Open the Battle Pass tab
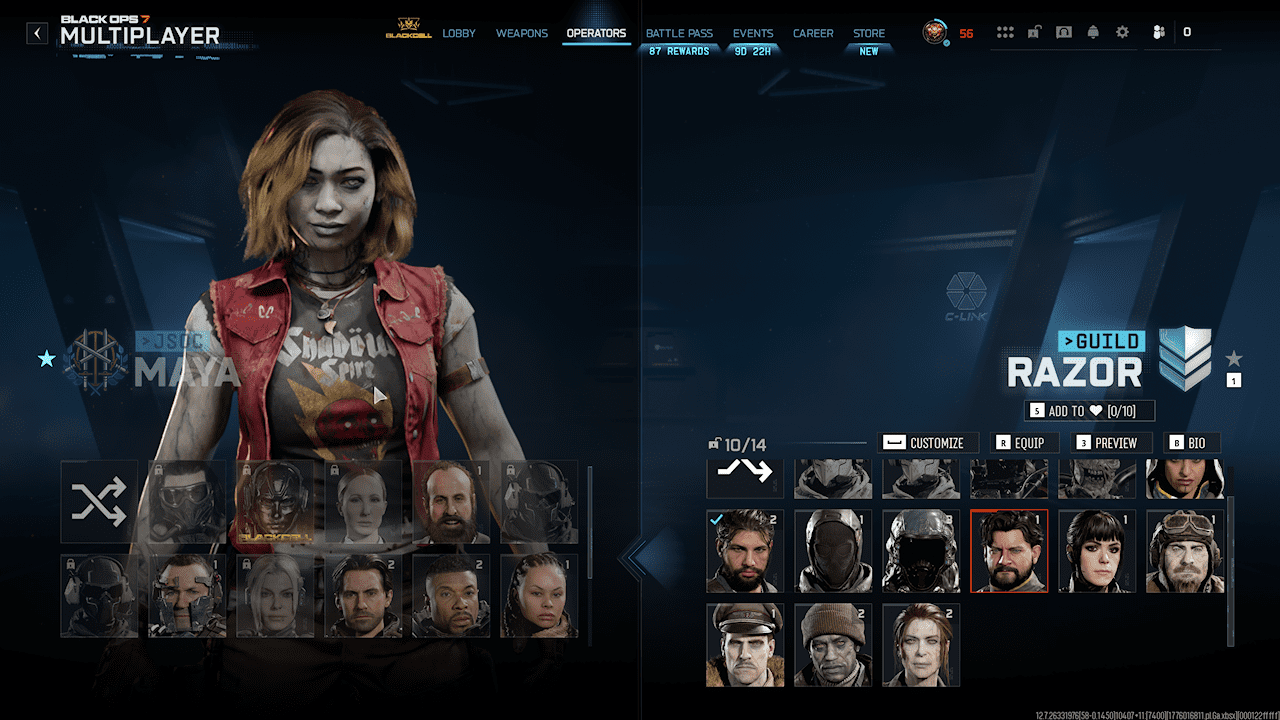1280x720 pixels. point(679,33)
